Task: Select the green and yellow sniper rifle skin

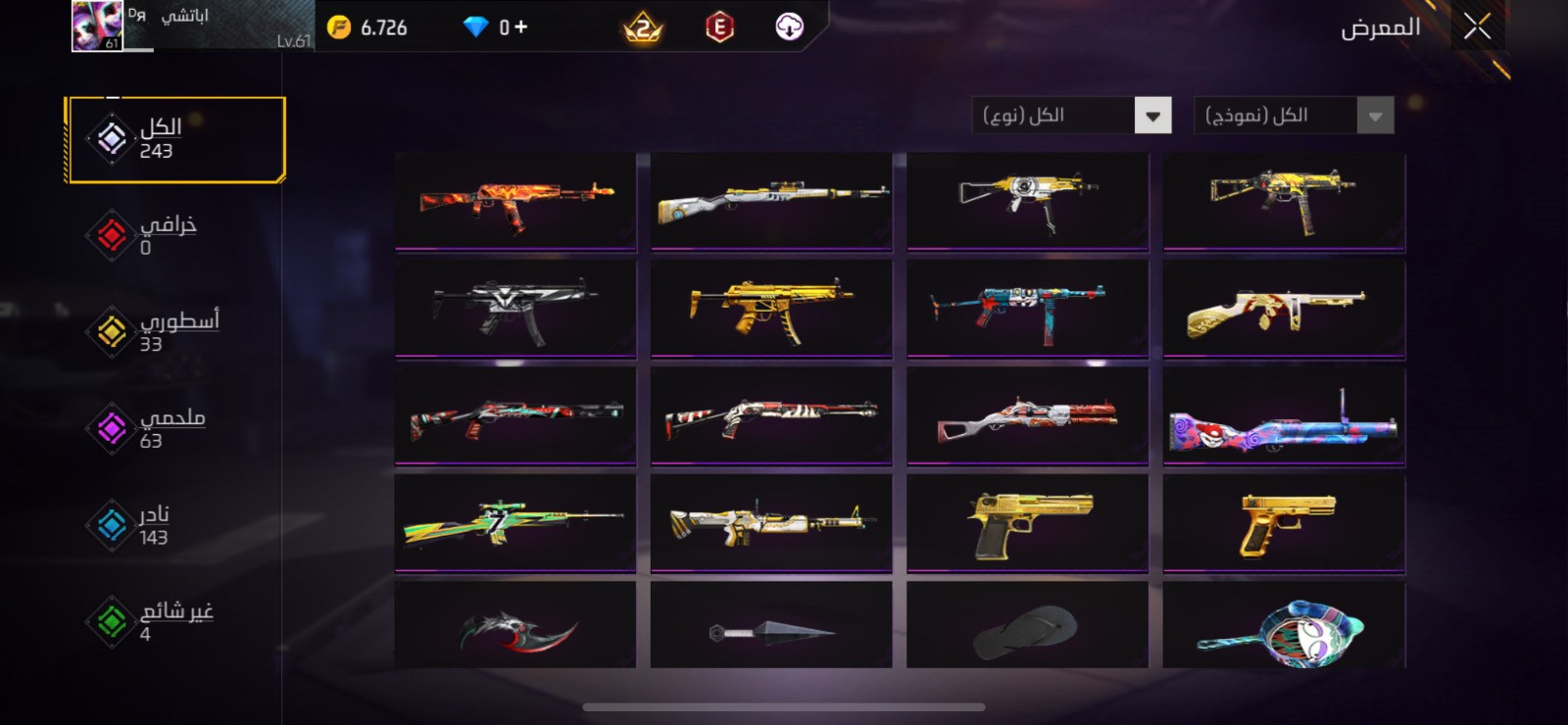Action: (x=515, y=523)
